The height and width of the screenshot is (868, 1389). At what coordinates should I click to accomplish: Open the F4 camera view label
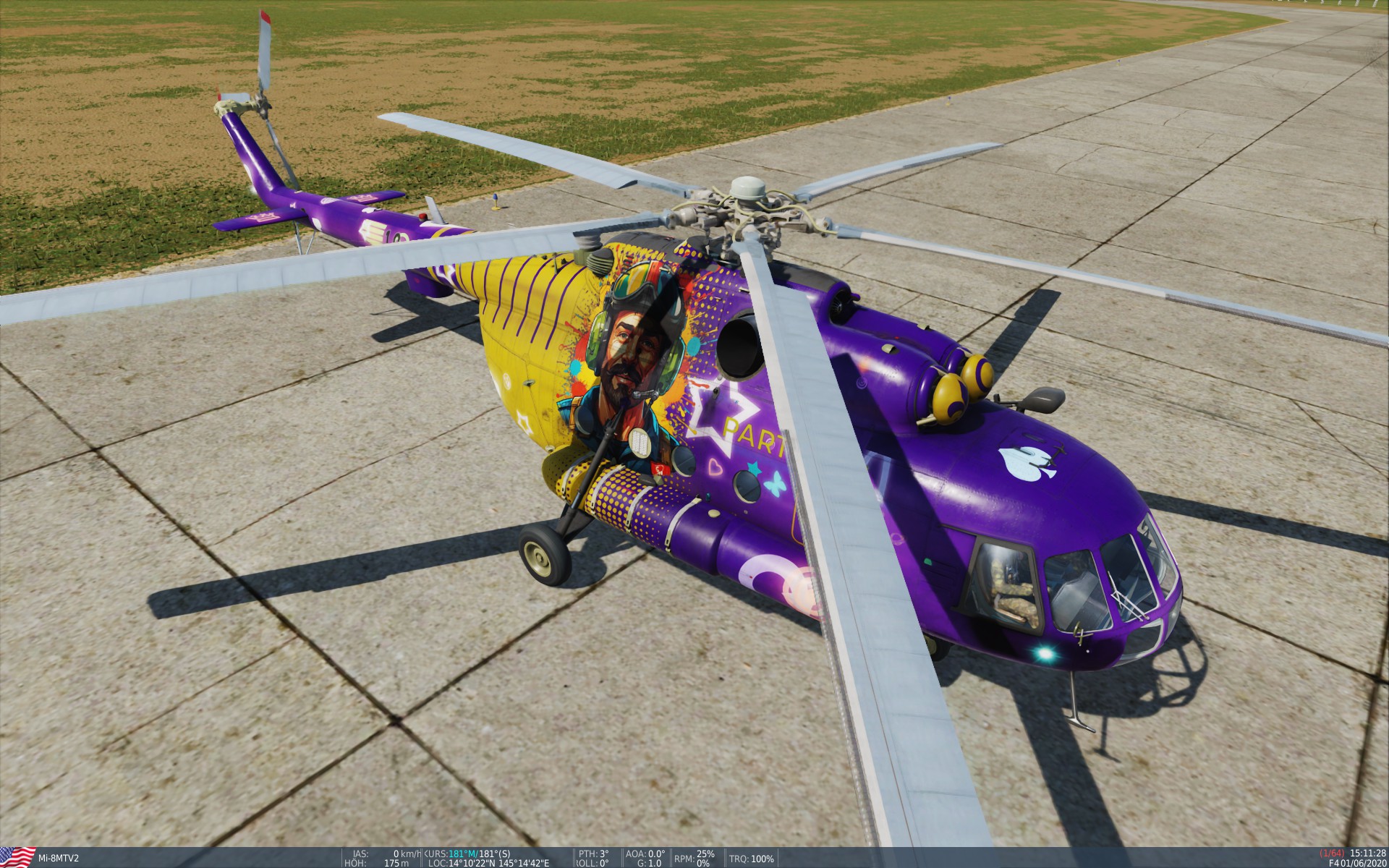tap(1335, 862)
